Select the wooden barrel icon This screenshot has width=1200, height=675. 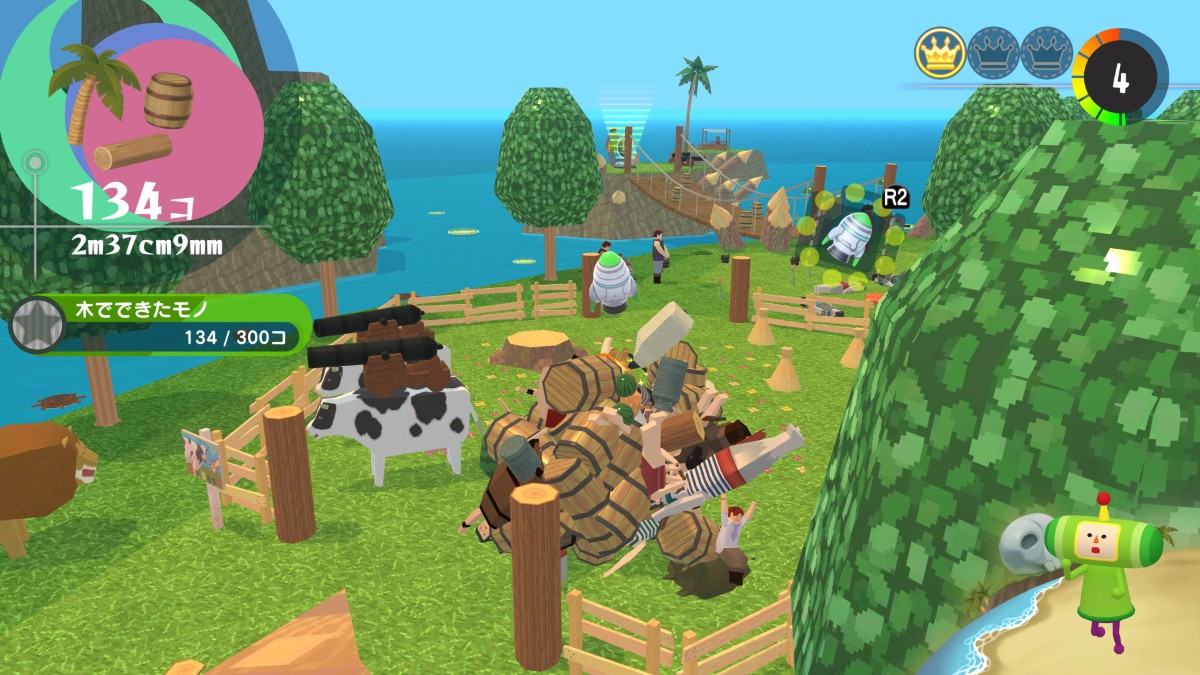(x=168, y=99)
